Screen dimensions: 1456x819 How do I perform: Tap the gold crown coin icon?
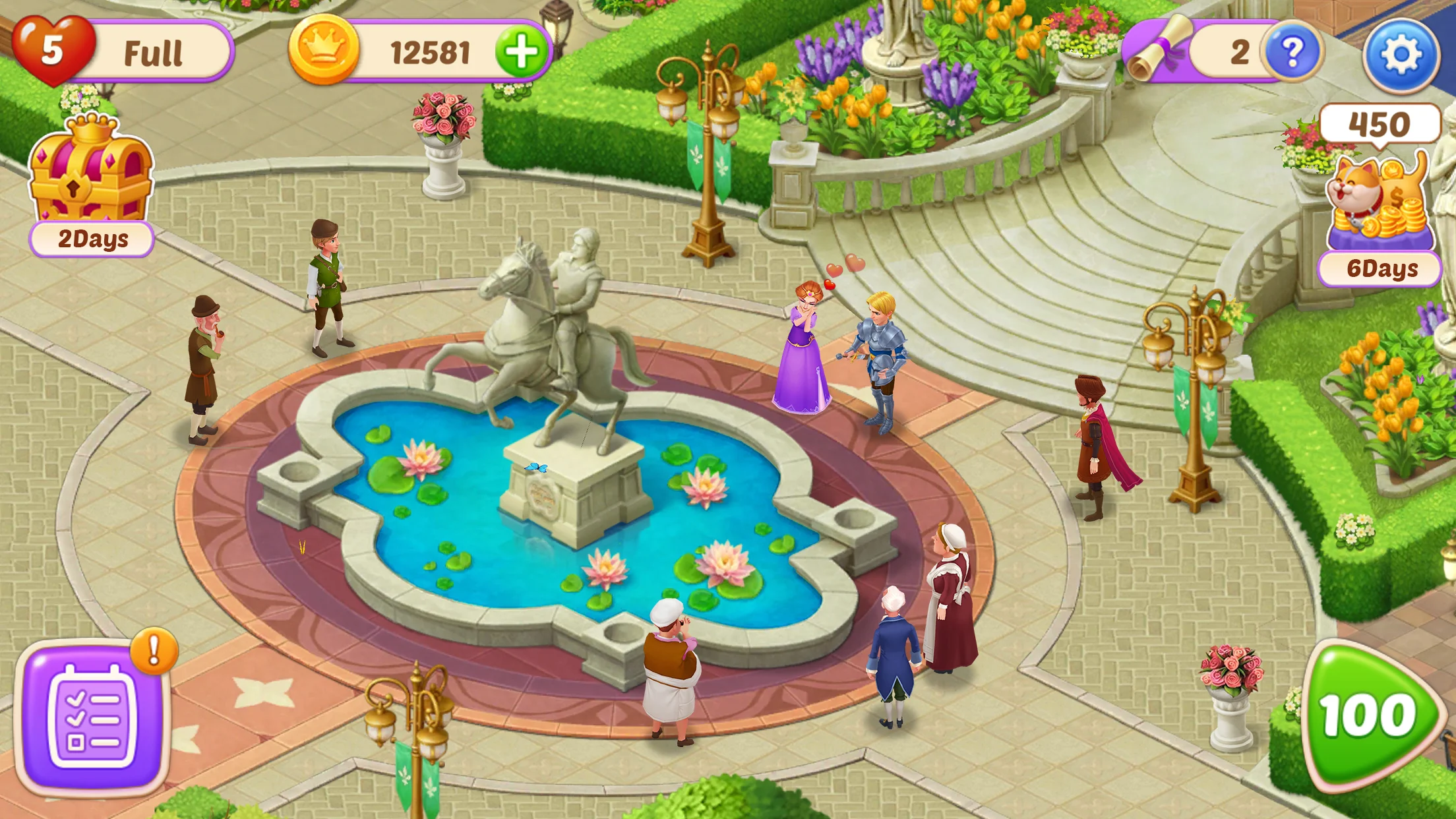(x=324, y=51)
